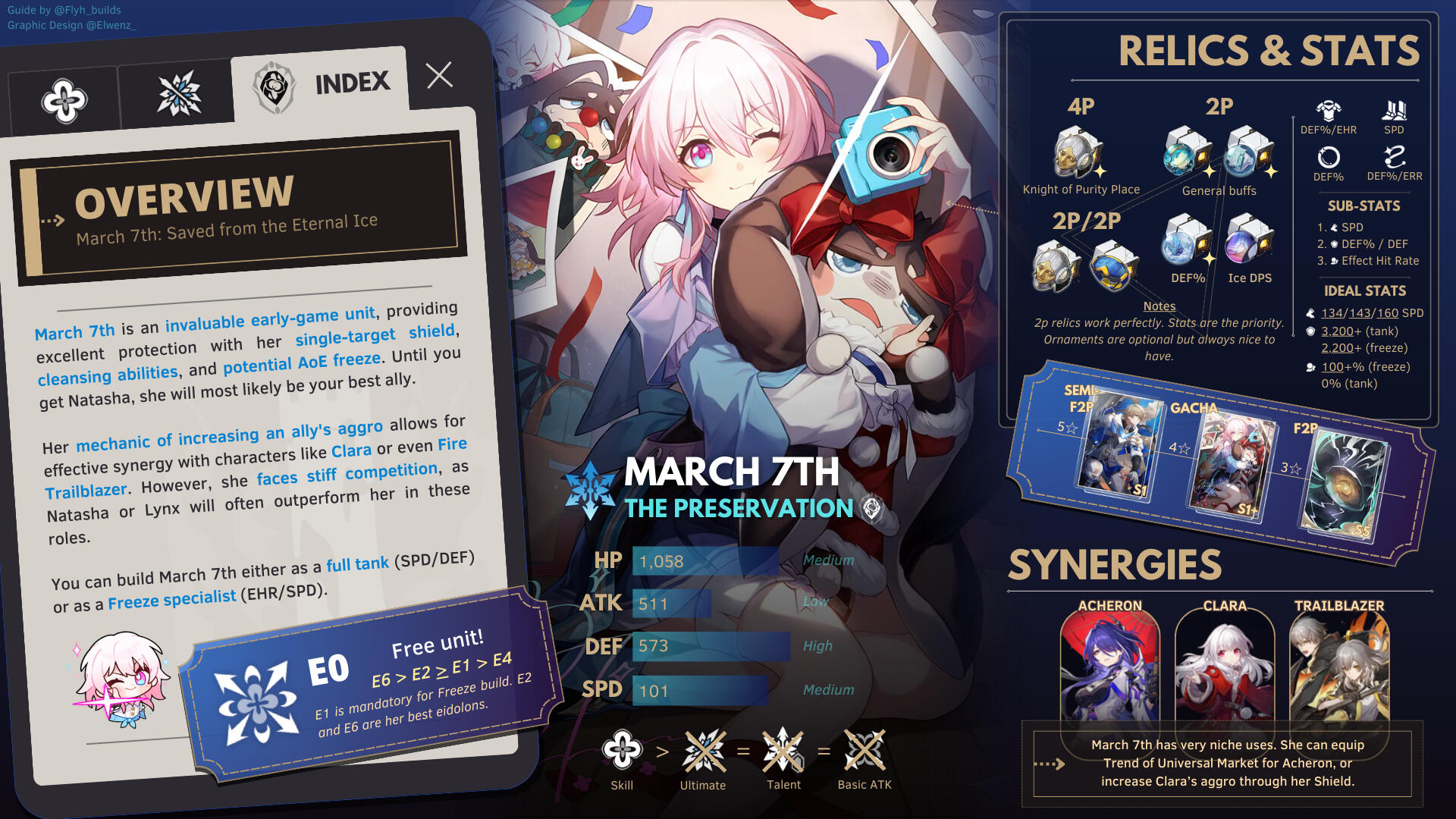Choose the Ultimate ability icon
Image resolution: width=1456 pixels, height=819 pixels.
tap(703, 750)
